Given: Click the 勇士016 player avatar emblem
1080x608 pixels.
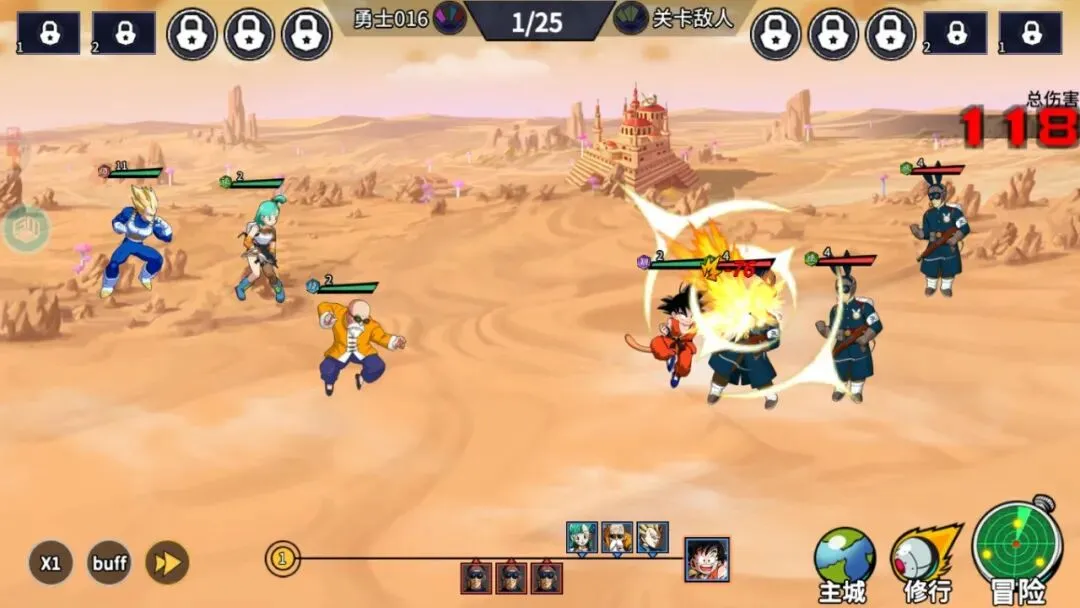Looking at the screenshot, I should [450, 18].
